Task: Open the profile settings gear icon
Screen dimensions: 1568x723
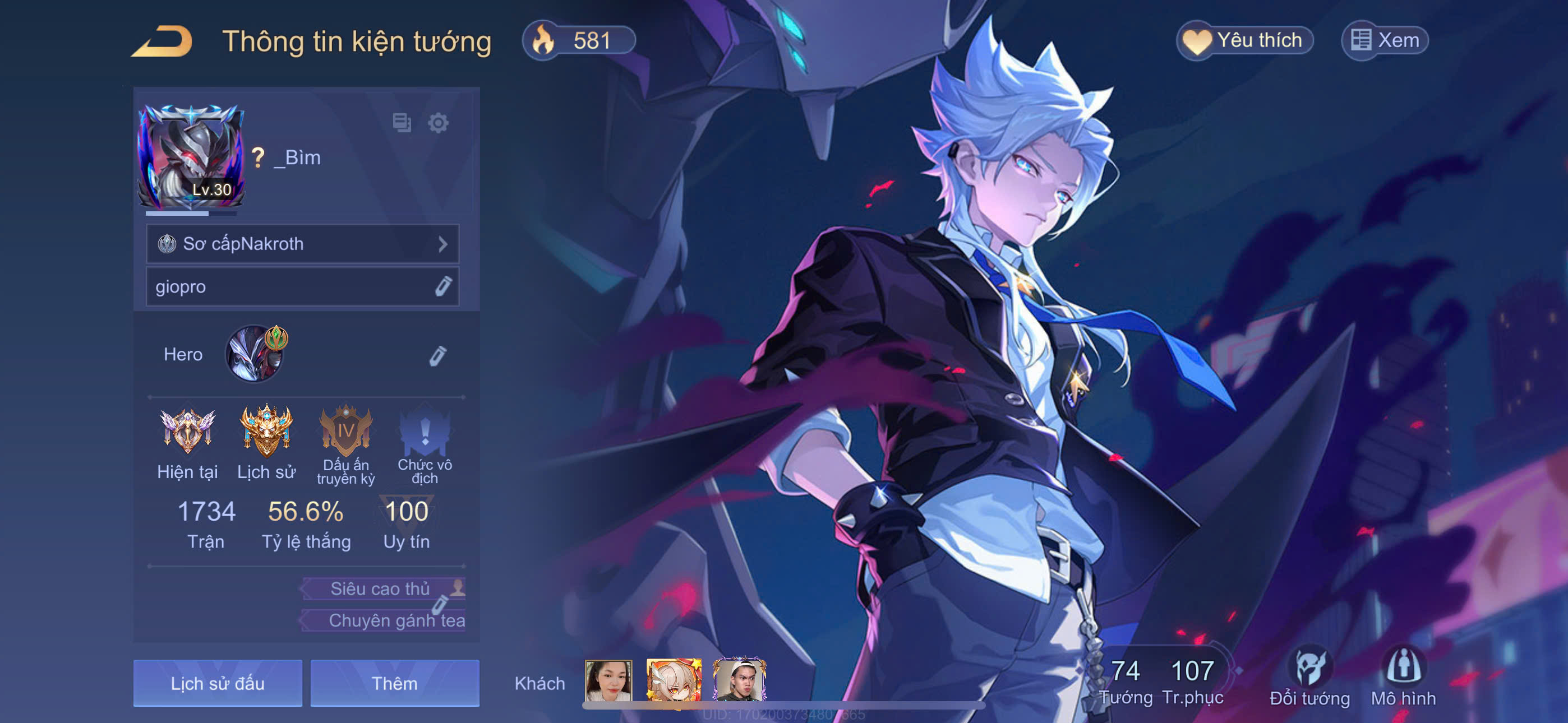Action: (x=438, y=123)
